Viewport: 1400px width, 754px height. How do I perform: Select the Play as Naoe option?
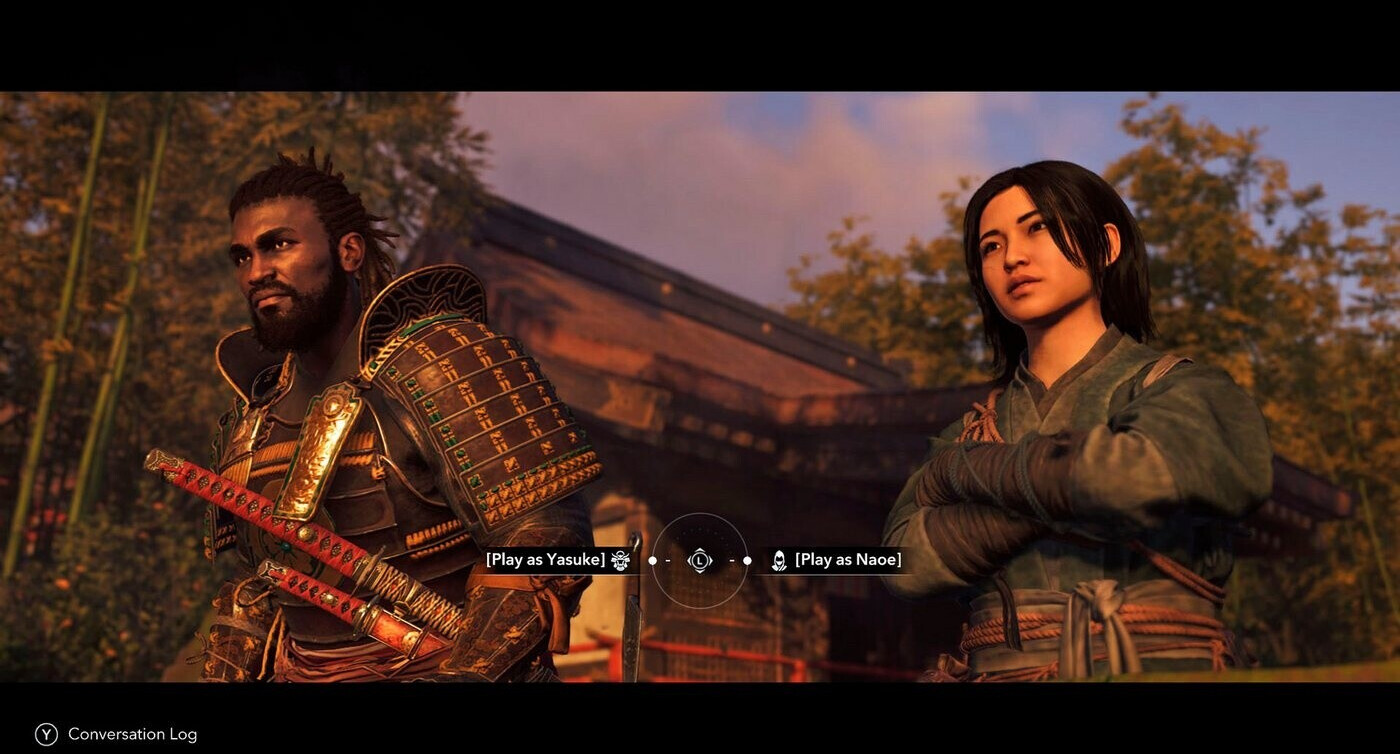[x=847, y=560]
